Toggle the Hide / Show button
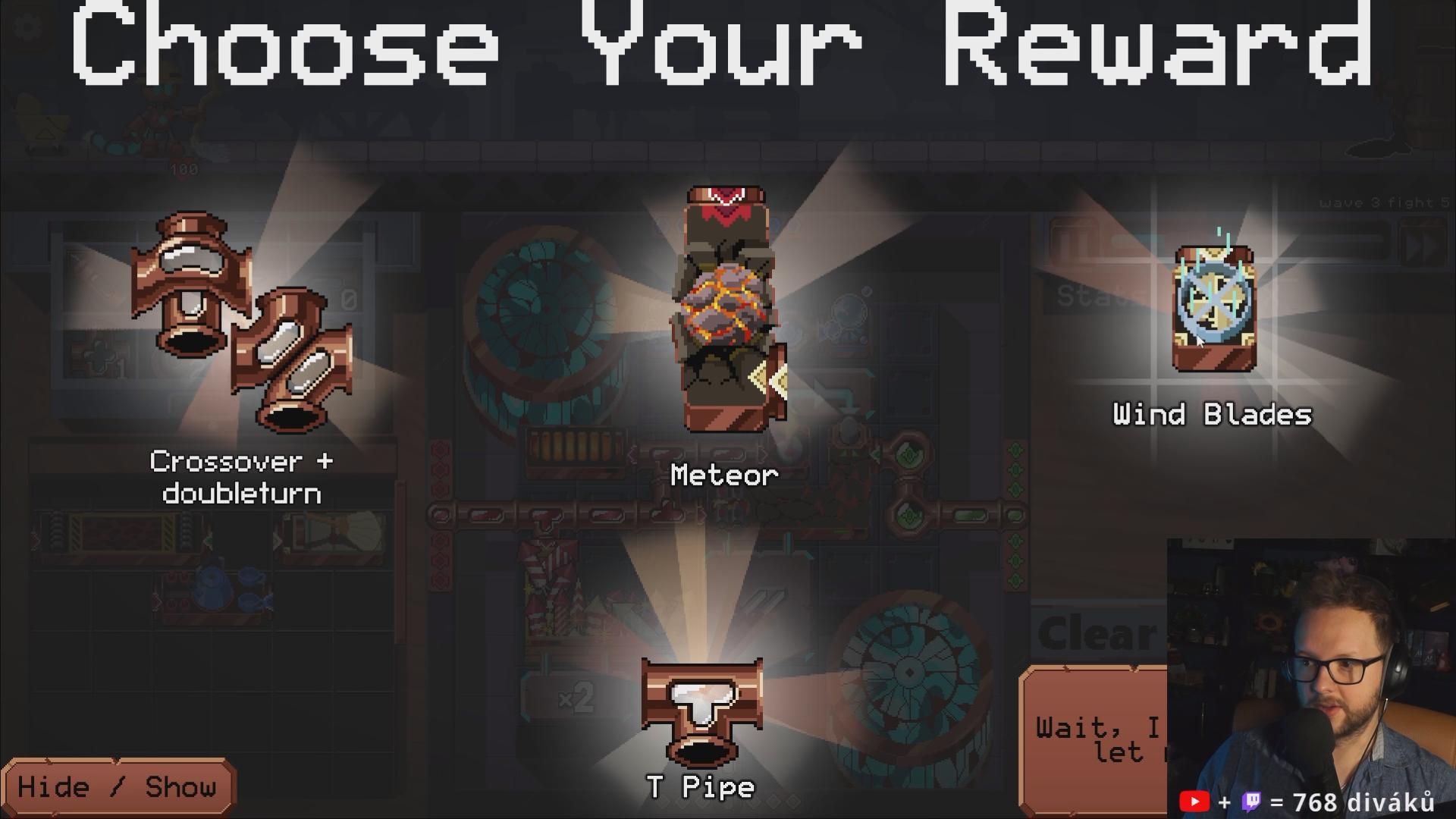The width and height of the screenshot is (1456, 819). (x=118, y=787)
